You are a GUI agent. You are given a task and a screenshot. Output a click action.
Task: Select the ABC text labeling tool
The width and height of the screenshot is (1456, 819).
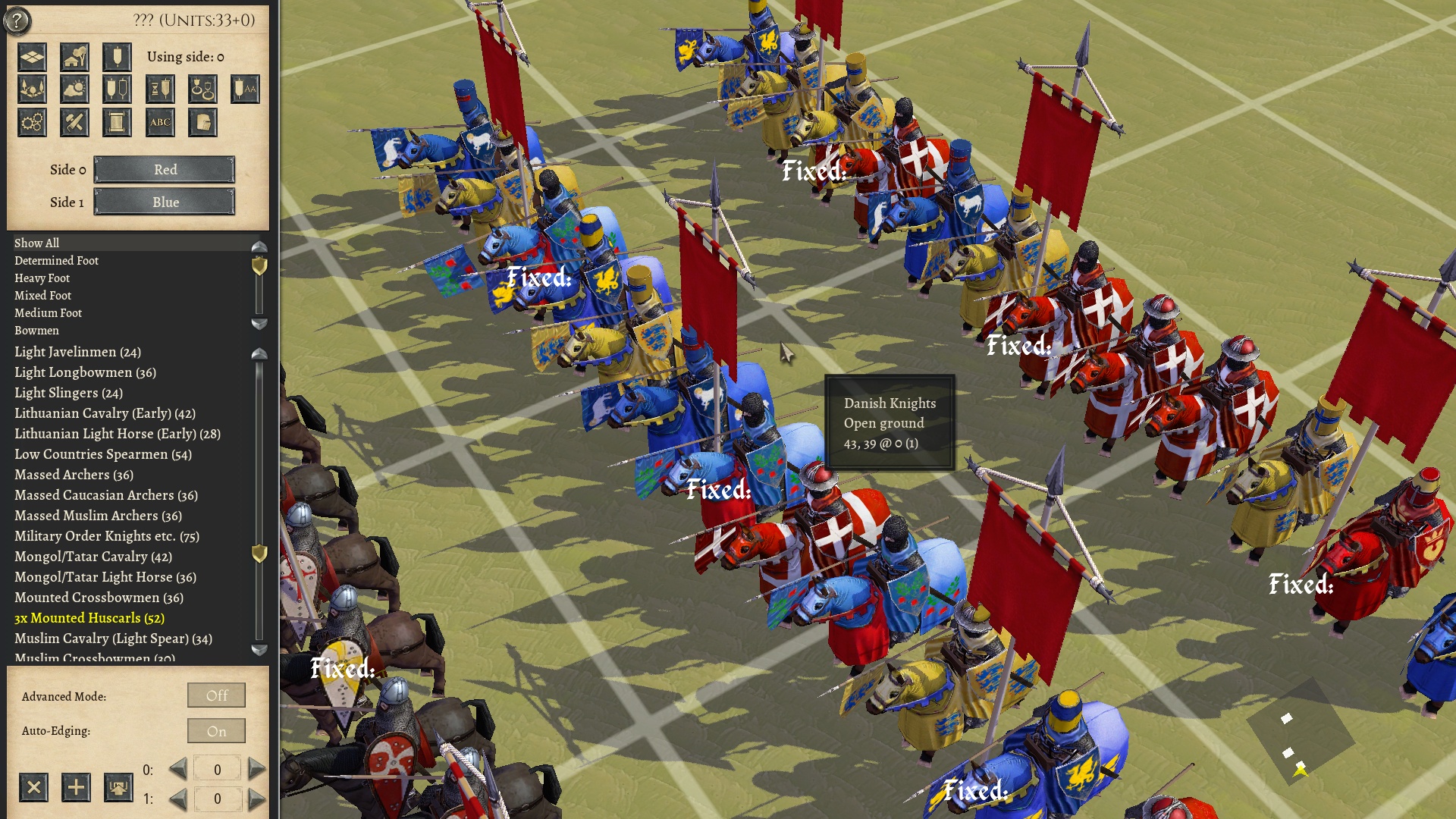[x=160, y=122]
